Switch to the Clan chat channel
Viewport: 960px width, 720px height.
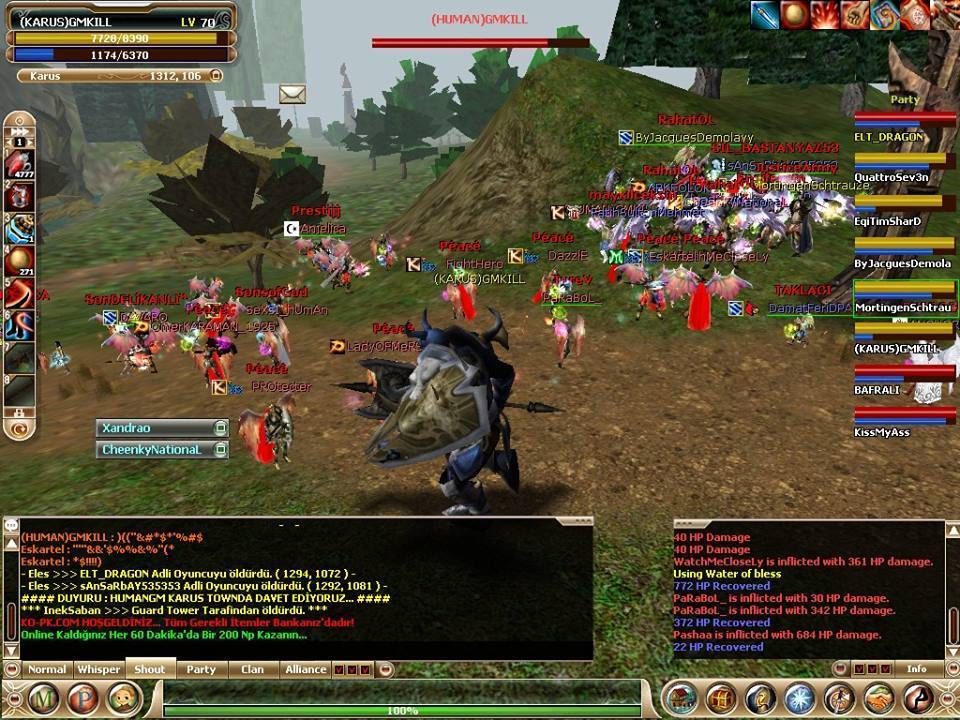point(253,669)
